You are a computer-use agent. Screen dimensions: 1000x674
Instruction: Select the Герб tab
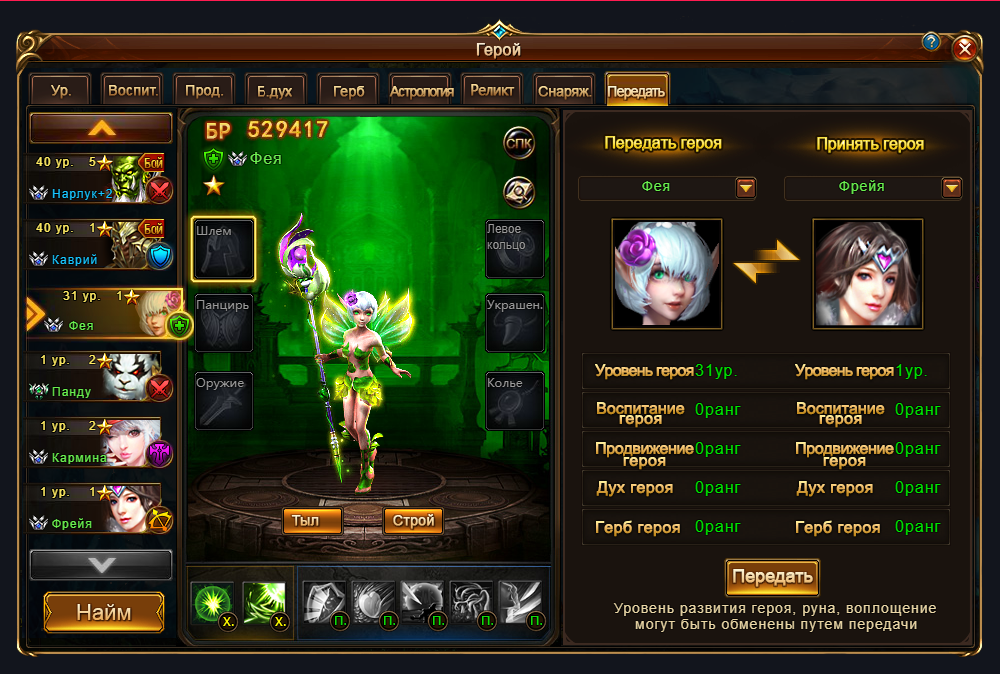pyautogui.click(x=348, y=90)
